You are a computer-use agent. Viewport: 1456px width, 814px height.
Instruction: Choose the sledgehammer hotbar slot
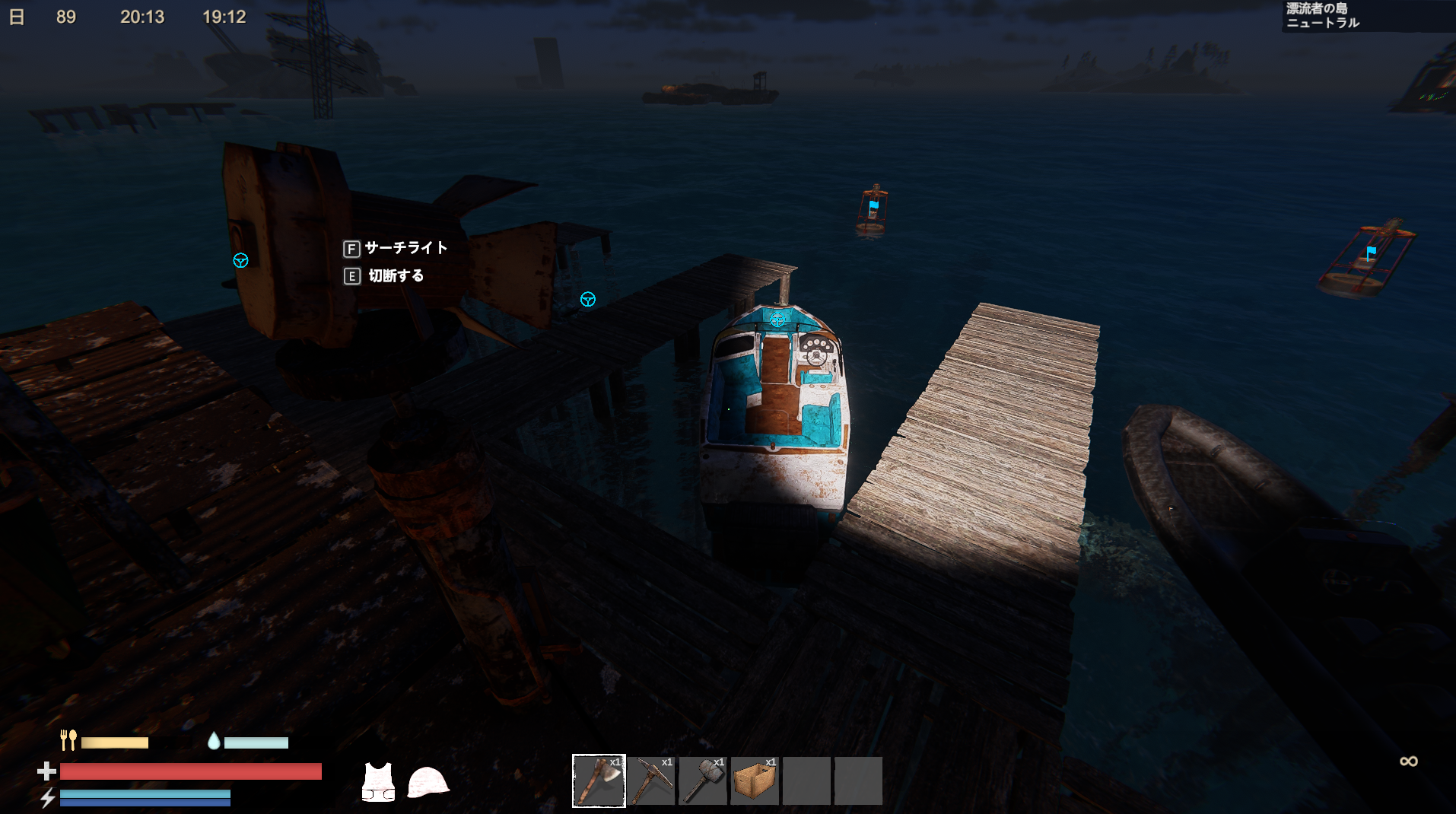pyautogui.click(x=703, y=781)
